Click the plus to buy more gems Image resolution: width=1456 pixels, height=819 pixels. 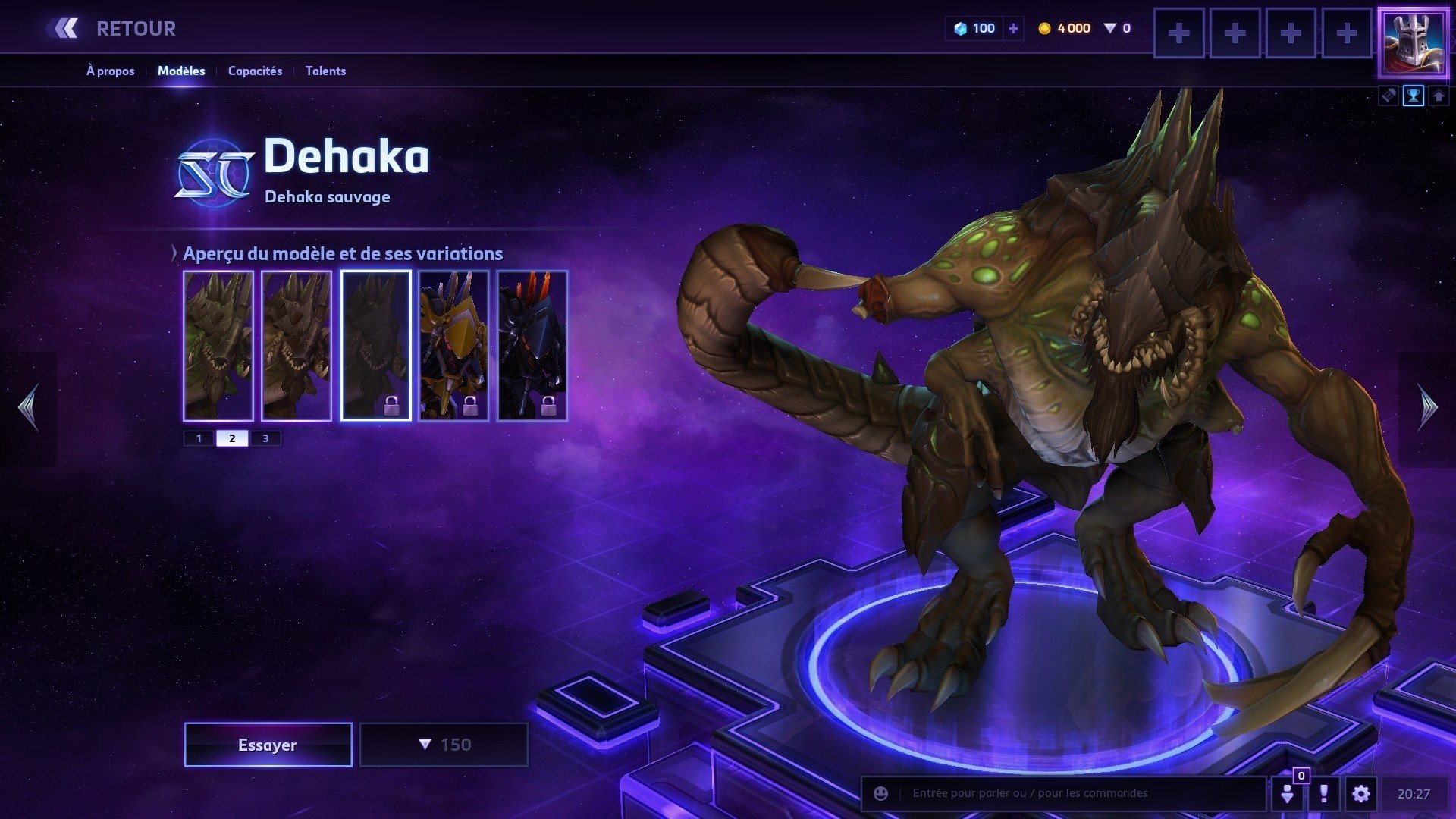click(1012, 28)
